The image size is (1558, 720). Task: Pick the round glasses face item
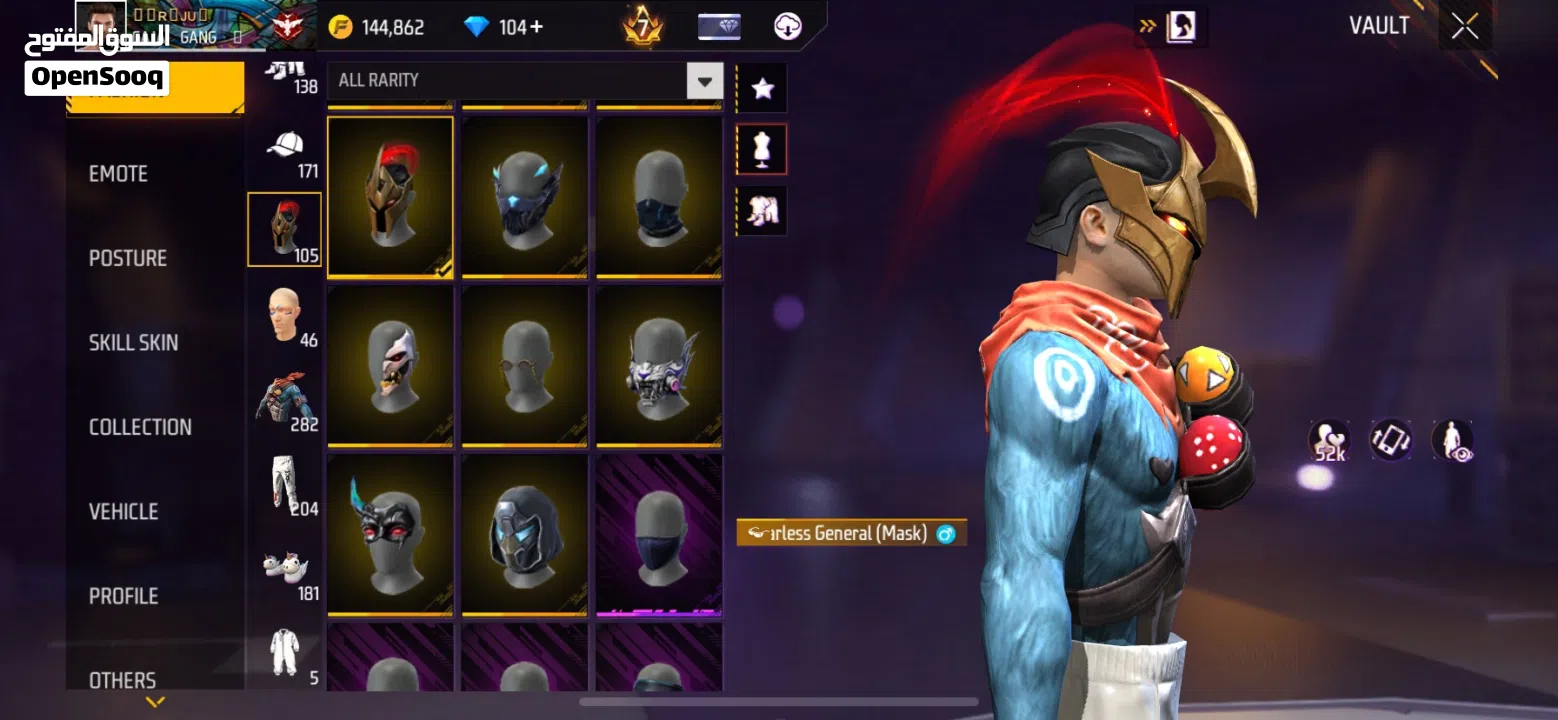pos(524,365)
